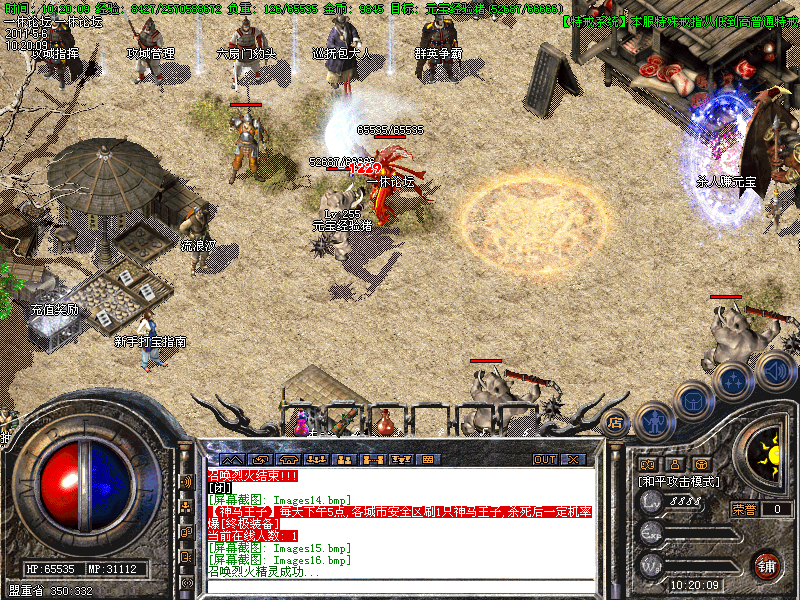Select the red flask belt slot
800x600 pixels.
(384, 424)
